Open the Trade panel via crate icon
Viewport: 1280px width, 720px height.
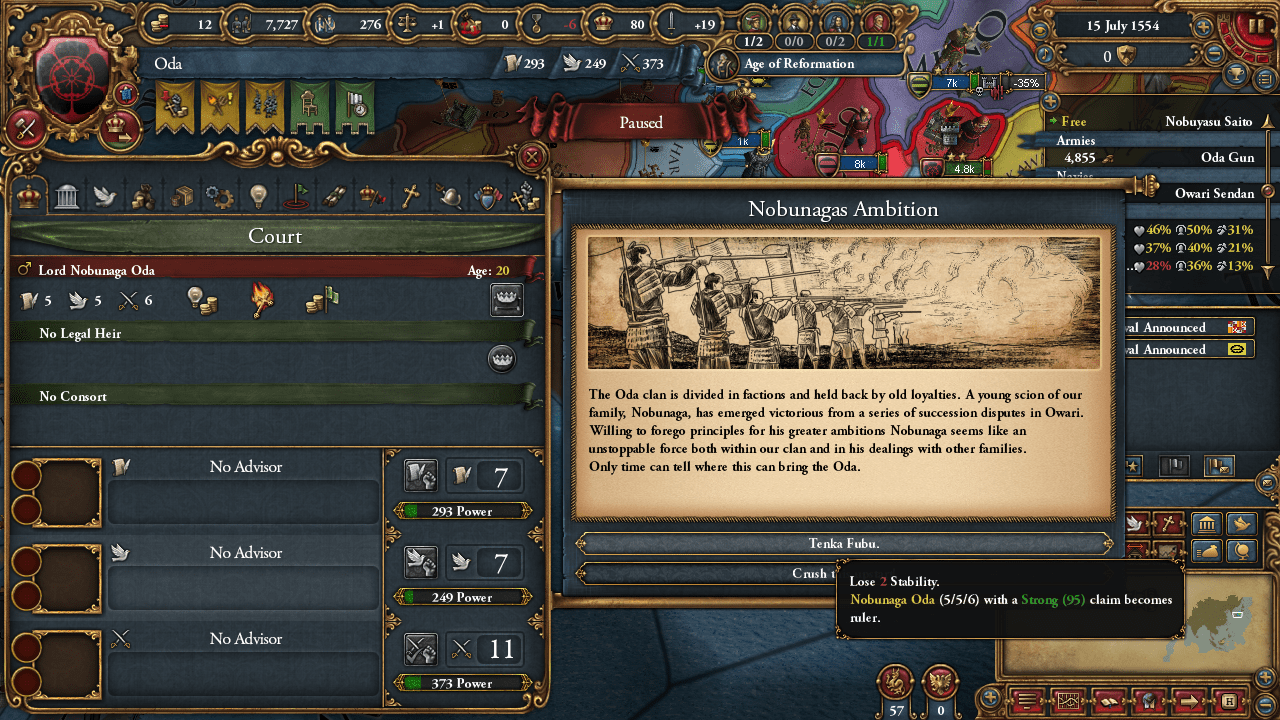181,196
